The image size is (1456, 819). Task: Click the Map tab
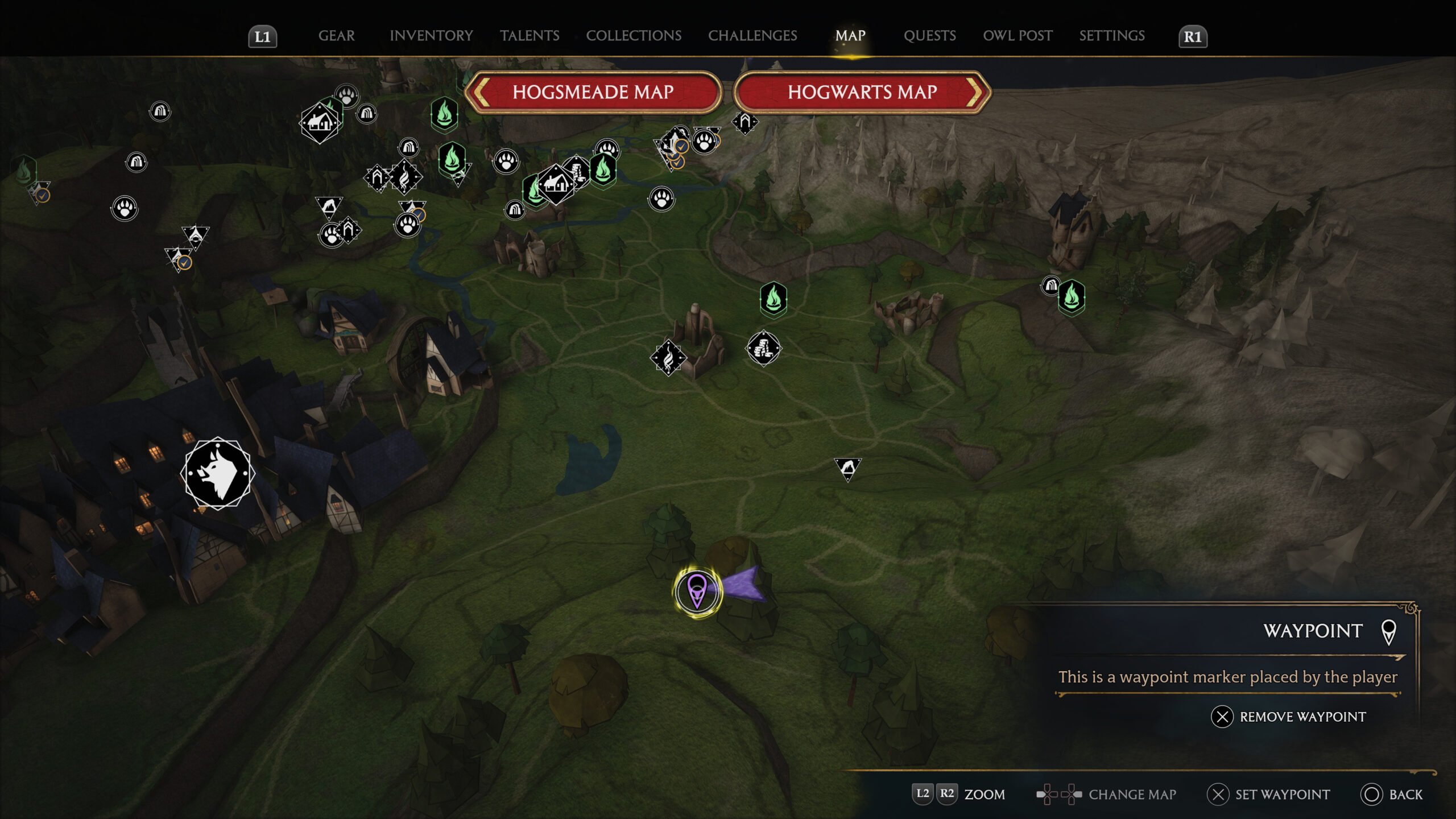[850, 36]
